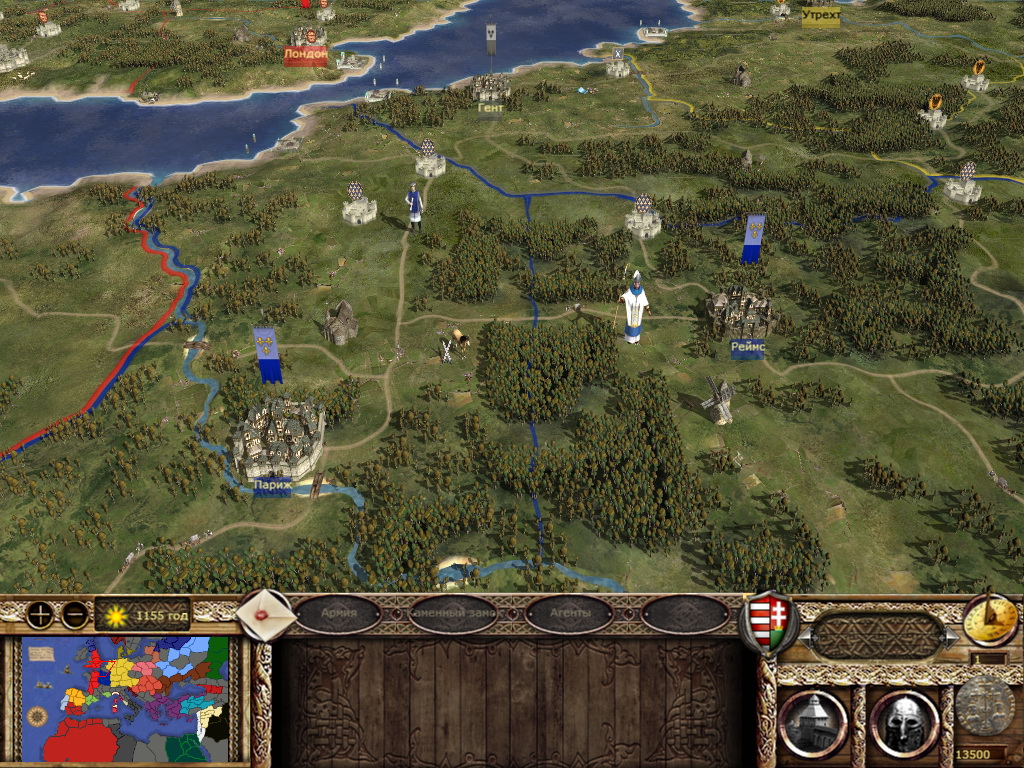
Task: Switch to the Армия tab
Action: click(338, 614)
